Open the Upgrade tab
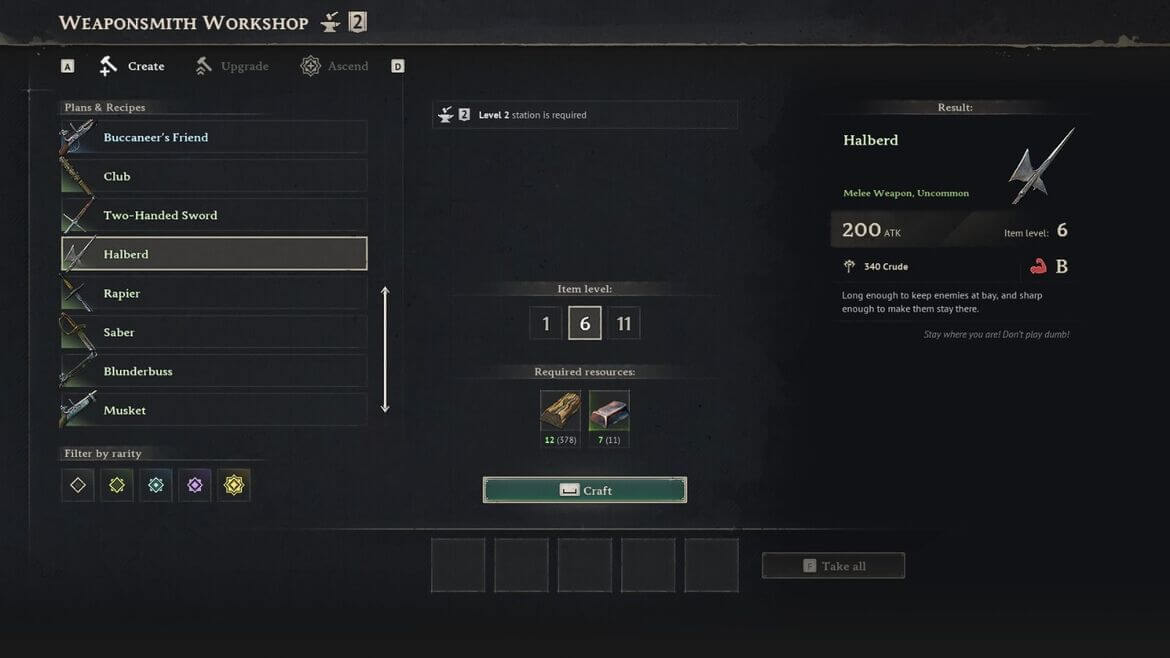Image resolution: width=1170 pixels, height=658 pixels. (x=232, y=66)
